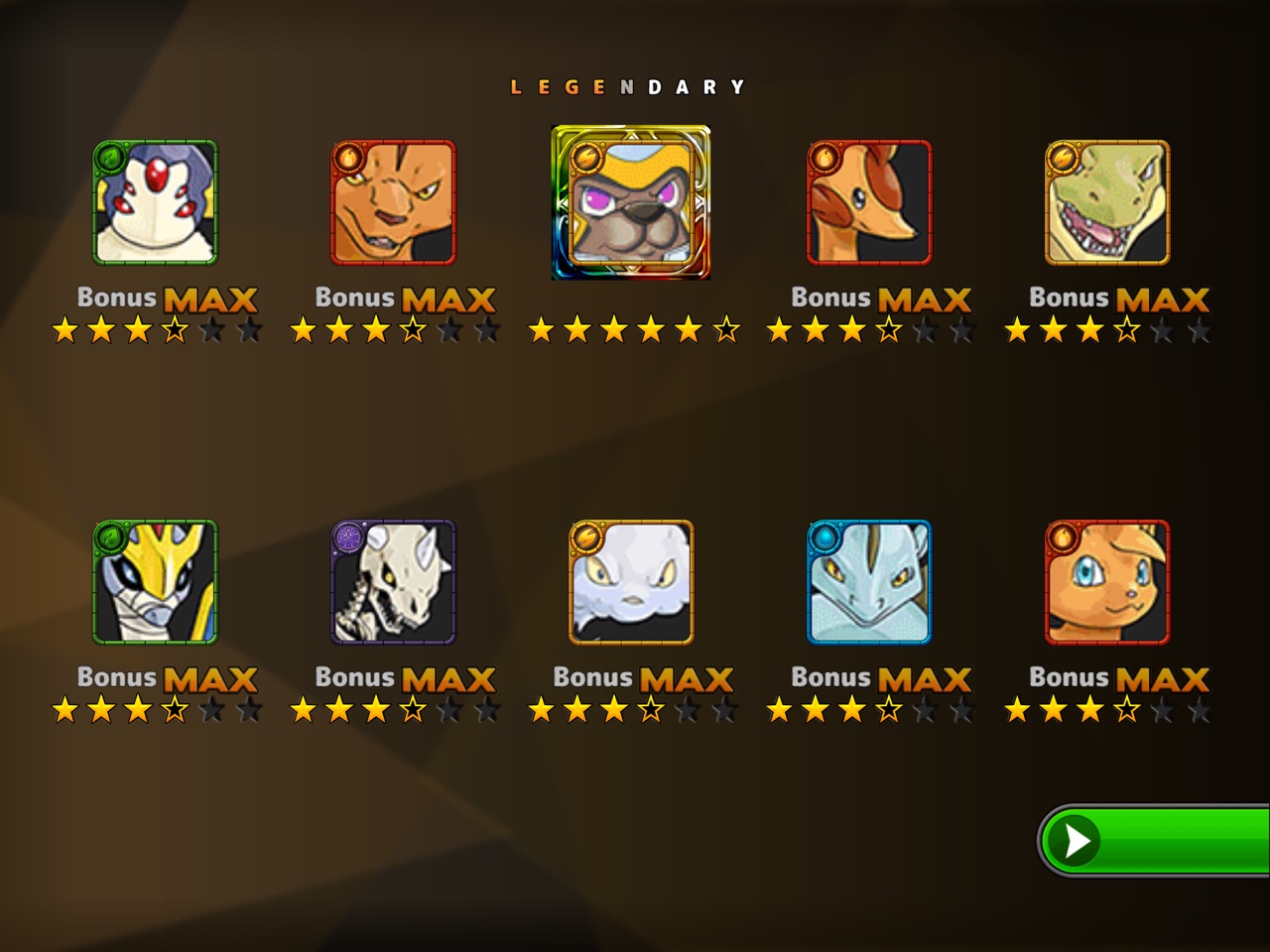Select the rainbow-framed bear monster card

point(631,203)
